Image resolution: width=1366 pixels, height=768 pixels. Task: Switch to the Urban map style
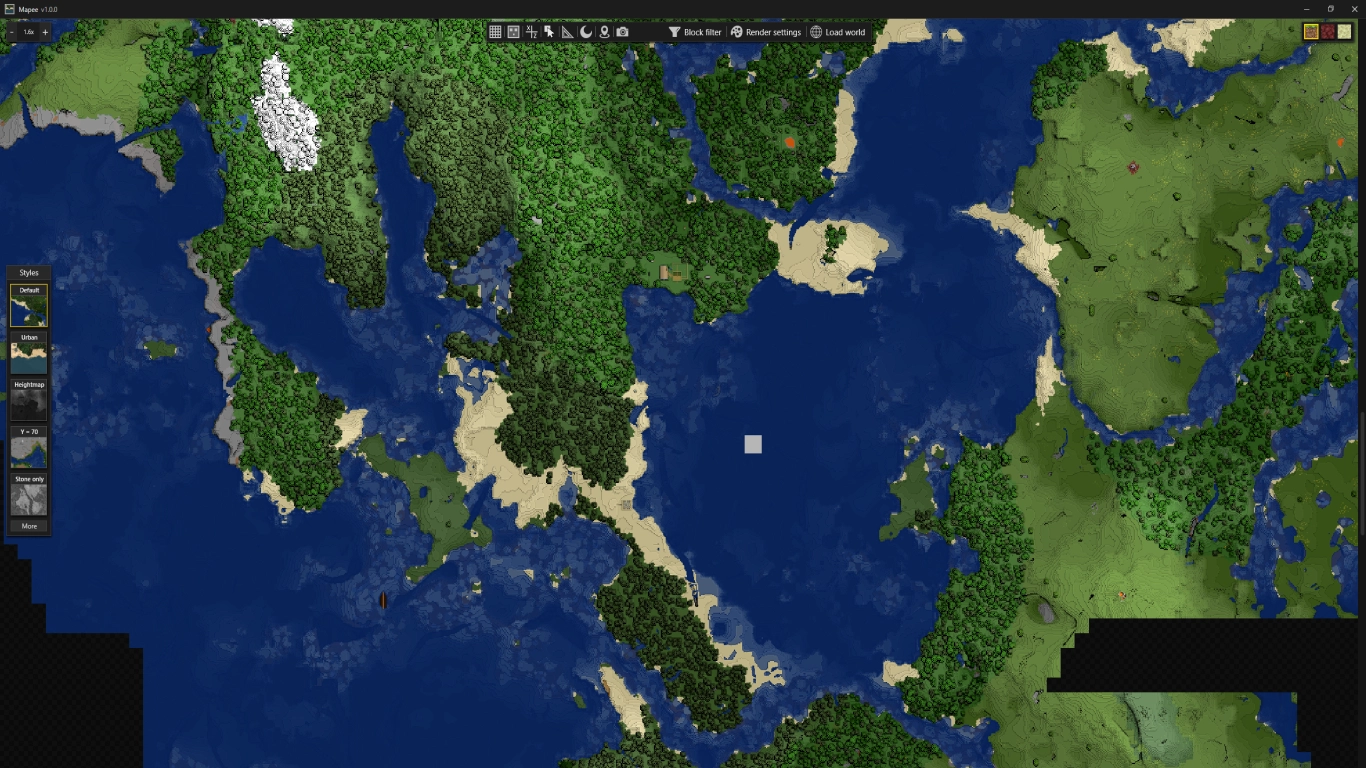point(28,352)
